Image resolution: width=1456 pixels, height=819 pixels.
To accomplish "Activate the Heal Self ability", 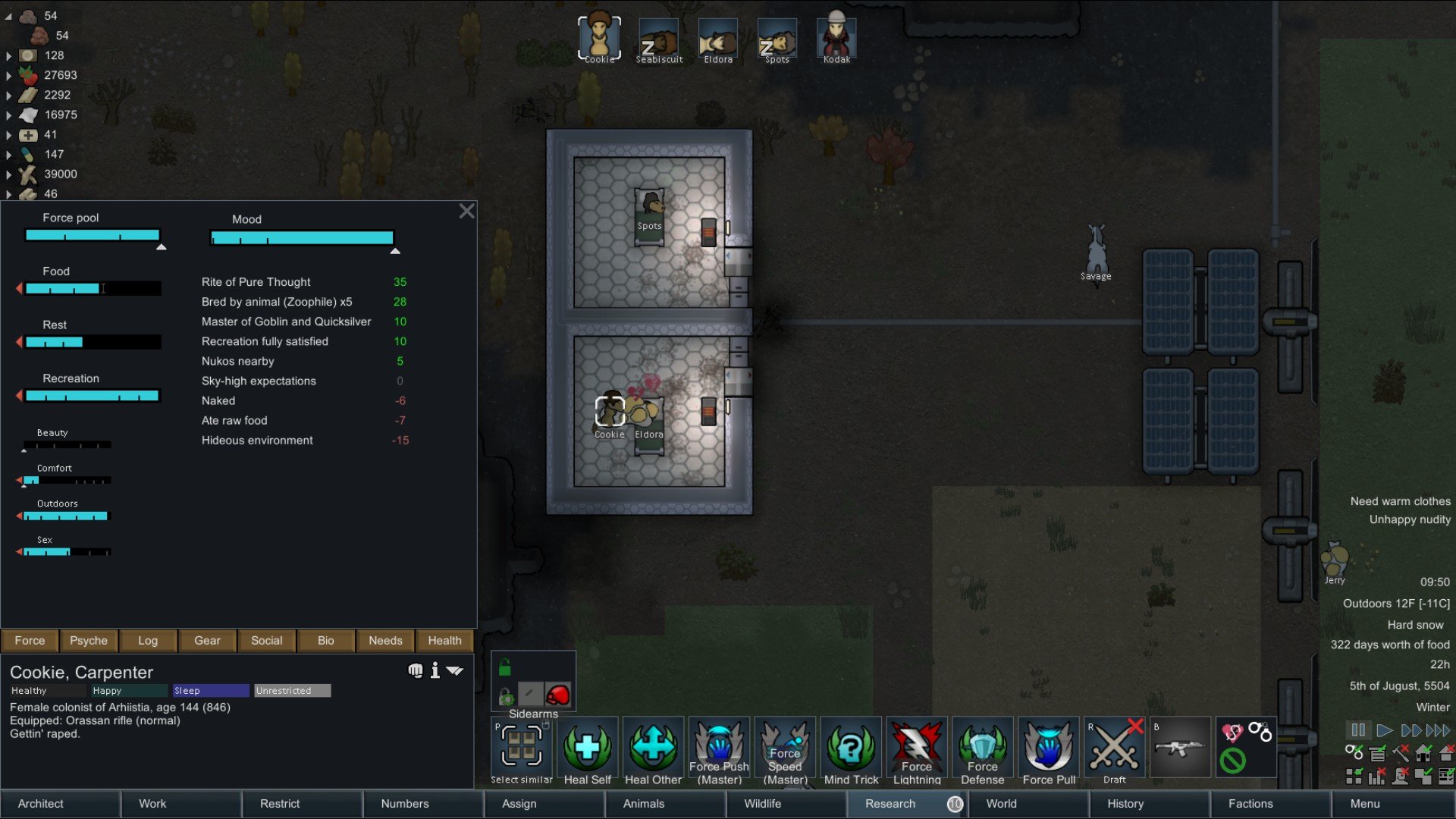I will tap(587, 751).
